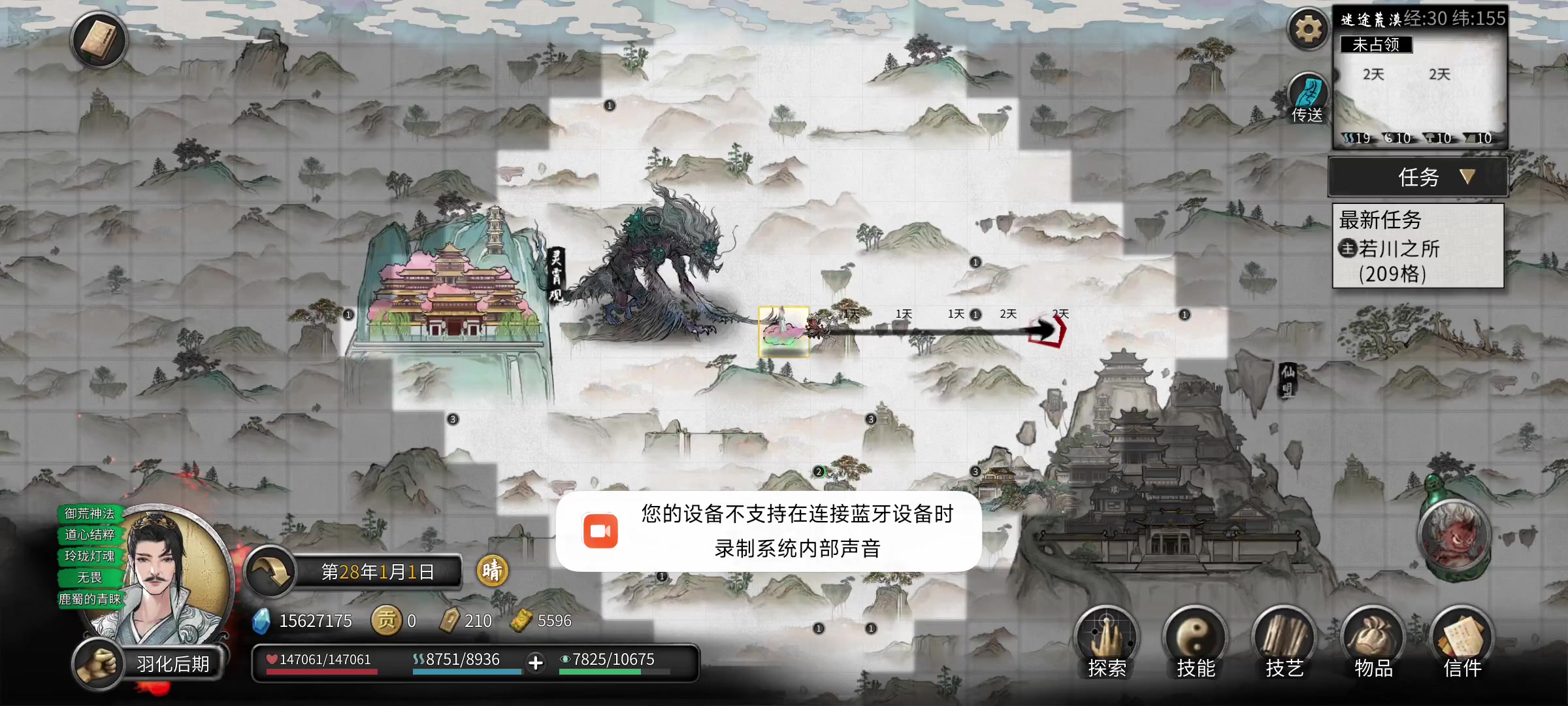Click the 羽化后期 realm label
The image size is (1568, 706).
(x=171, y=663)
